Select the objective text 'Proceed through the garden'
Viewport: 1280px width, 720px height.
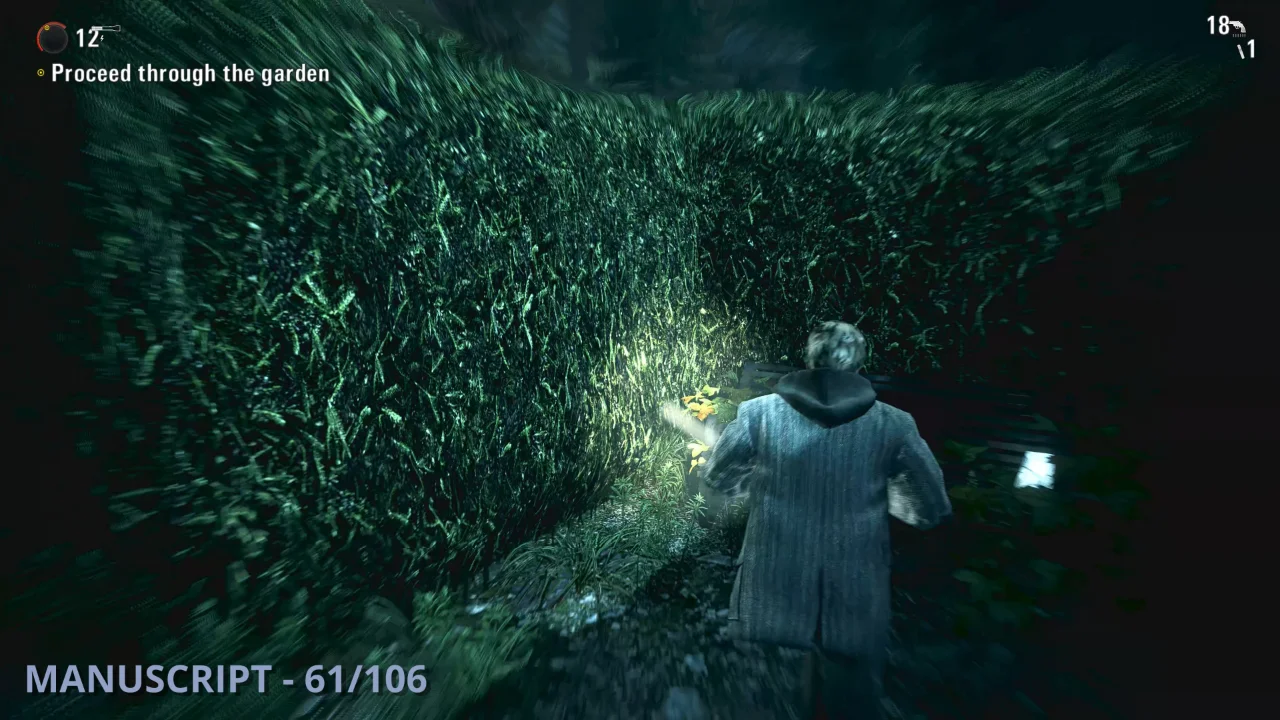pyautogui.click(x=190, y=73)
